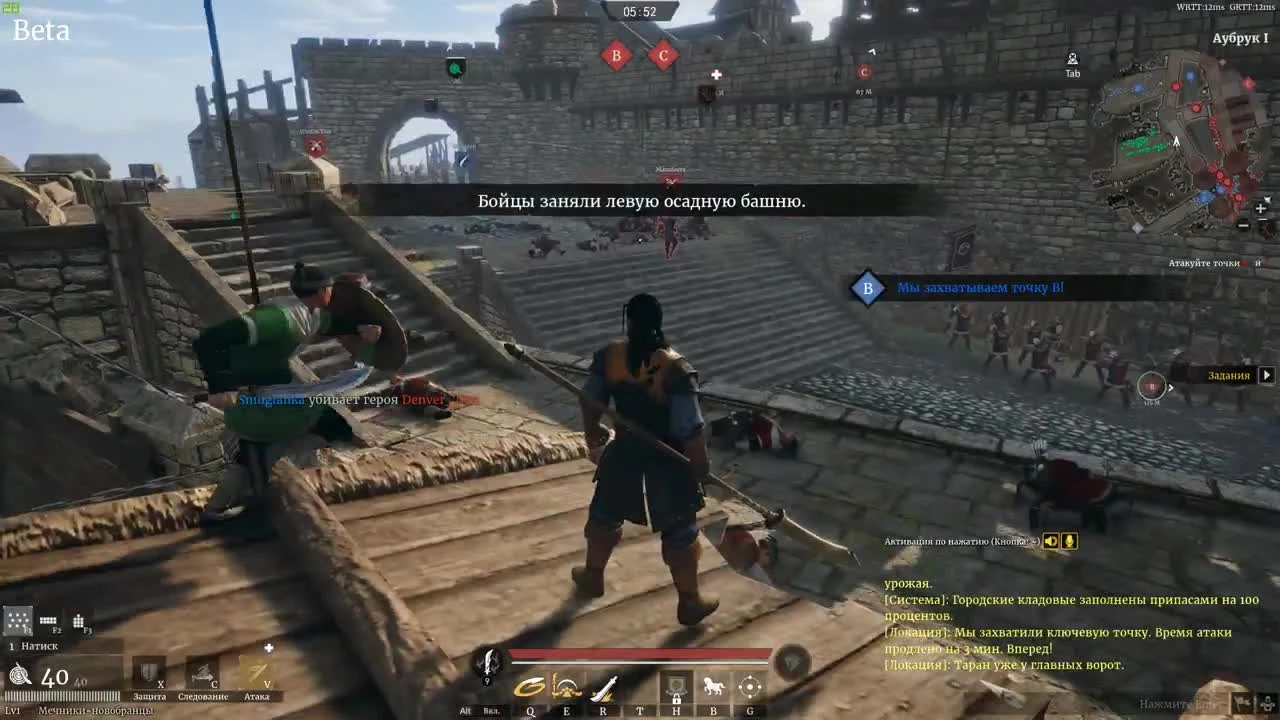
Task: Click the troop count bar under the 40
Action: (61, 696)
